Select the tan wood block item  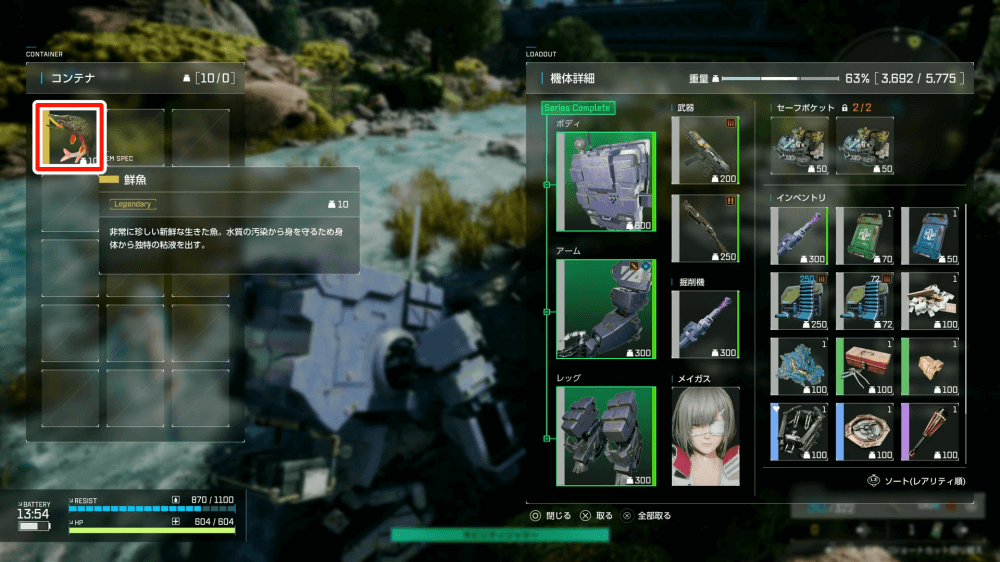pos(929,366)
